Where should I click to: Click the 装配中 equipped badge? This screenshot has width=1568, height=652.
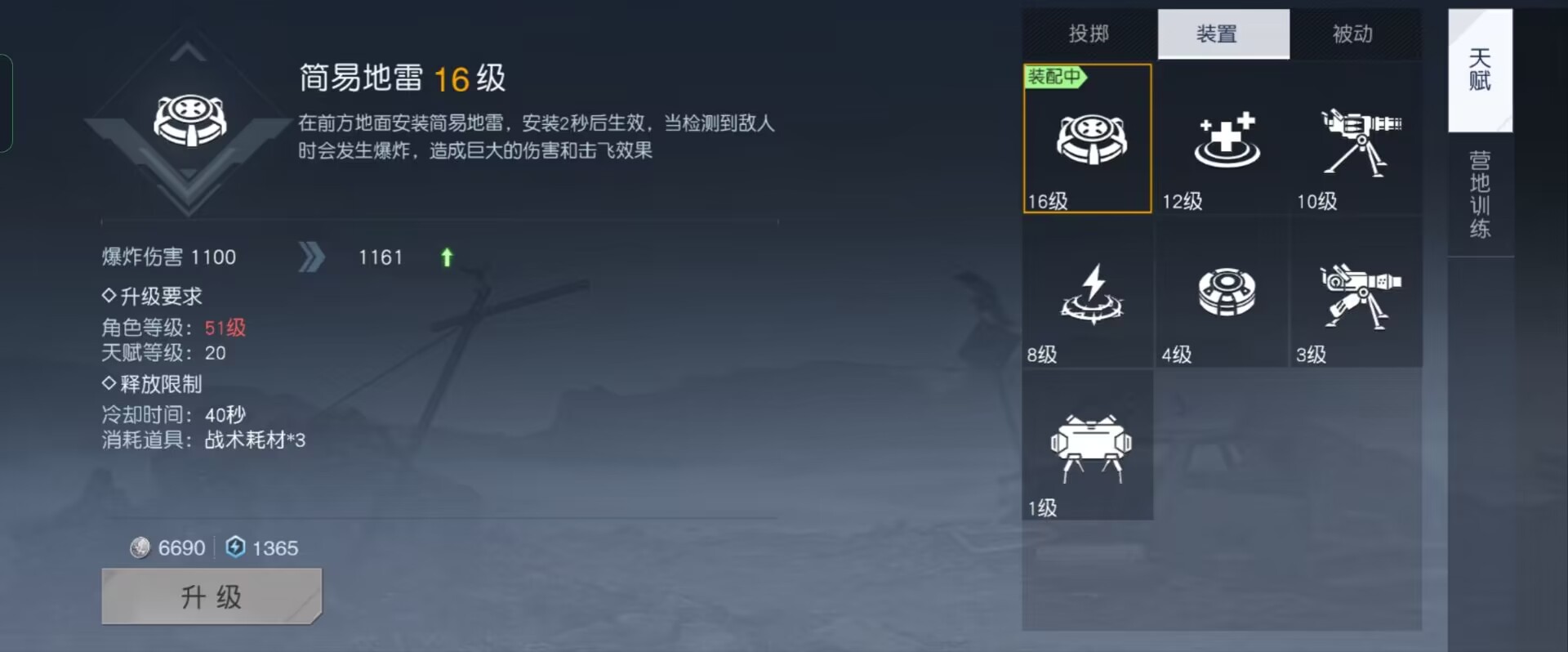(1055, 78)
